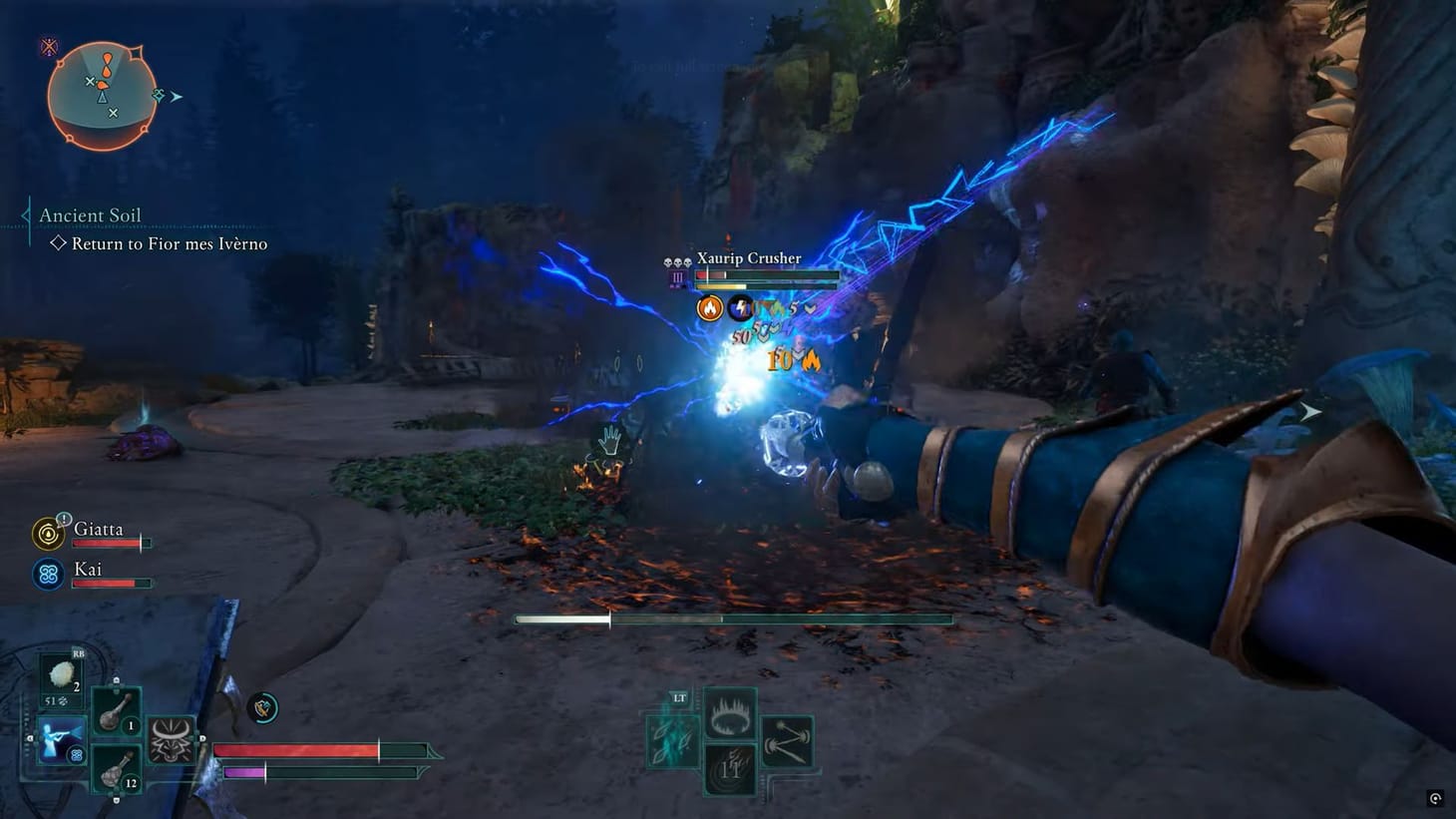This screenshot has width=1456, height=819.
Task: Click the Return to Fior mes Ivèrno objective
Action: coord(167,243)
